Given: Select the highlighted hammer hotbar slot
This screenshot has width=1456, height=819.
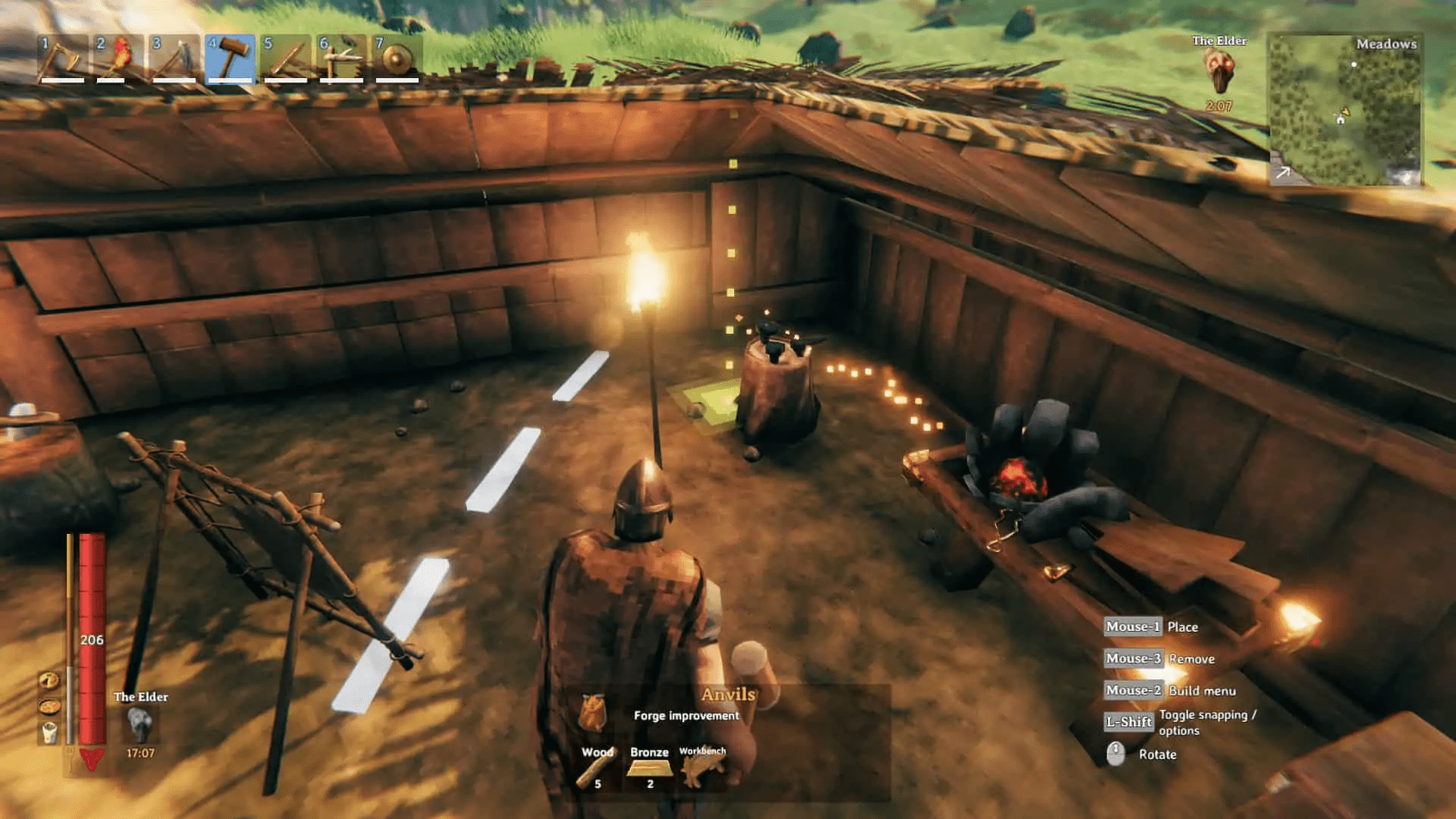Looking at the screenshot, I should tap(231, 58).
